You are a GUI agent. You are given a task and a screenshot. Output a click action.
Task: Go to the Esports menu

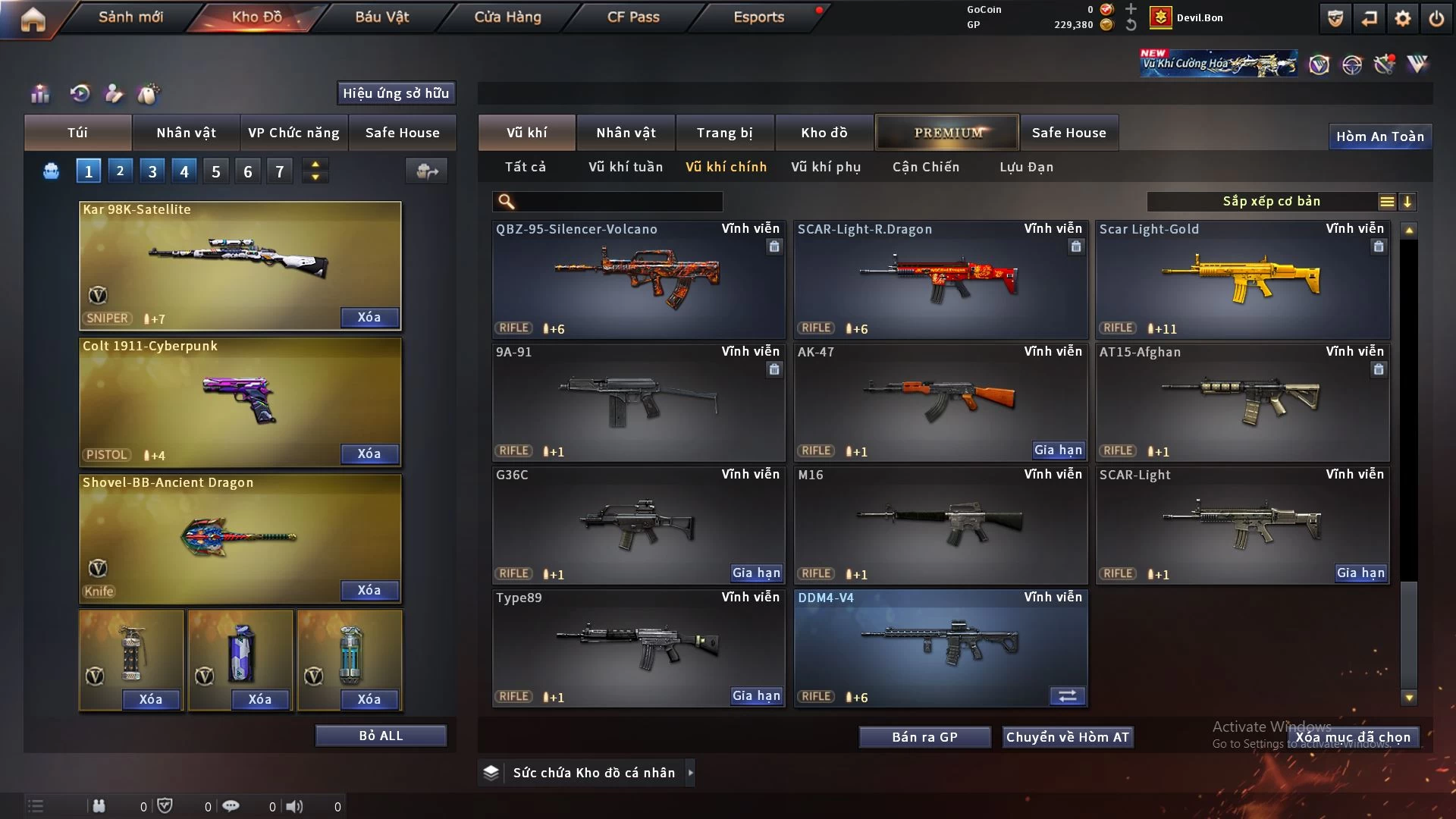(x=758, y=17)
